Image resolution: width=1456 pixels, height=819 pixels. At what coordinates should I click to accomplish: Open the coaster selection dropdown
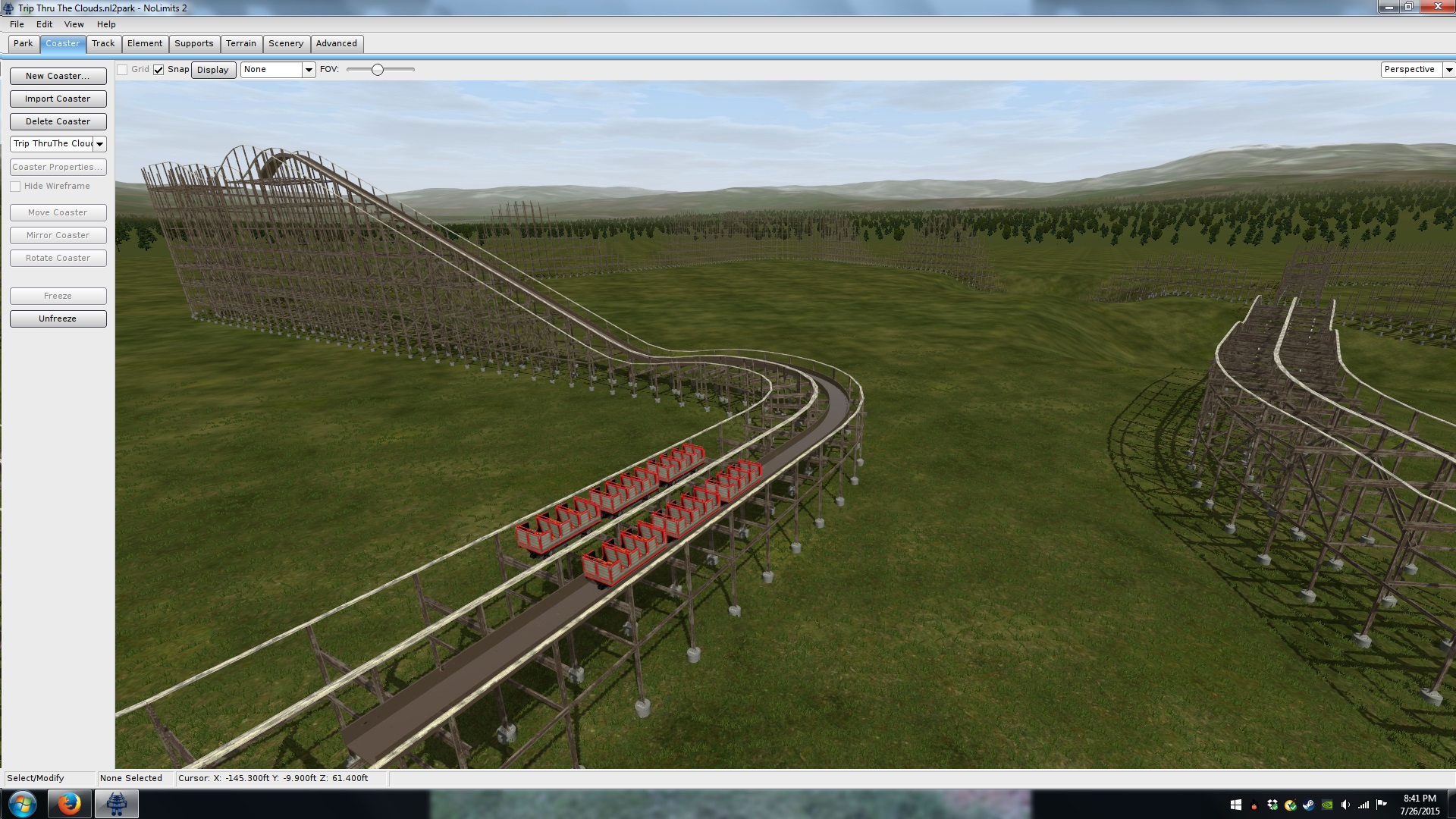pyautogui.click(x=99, y=144)
